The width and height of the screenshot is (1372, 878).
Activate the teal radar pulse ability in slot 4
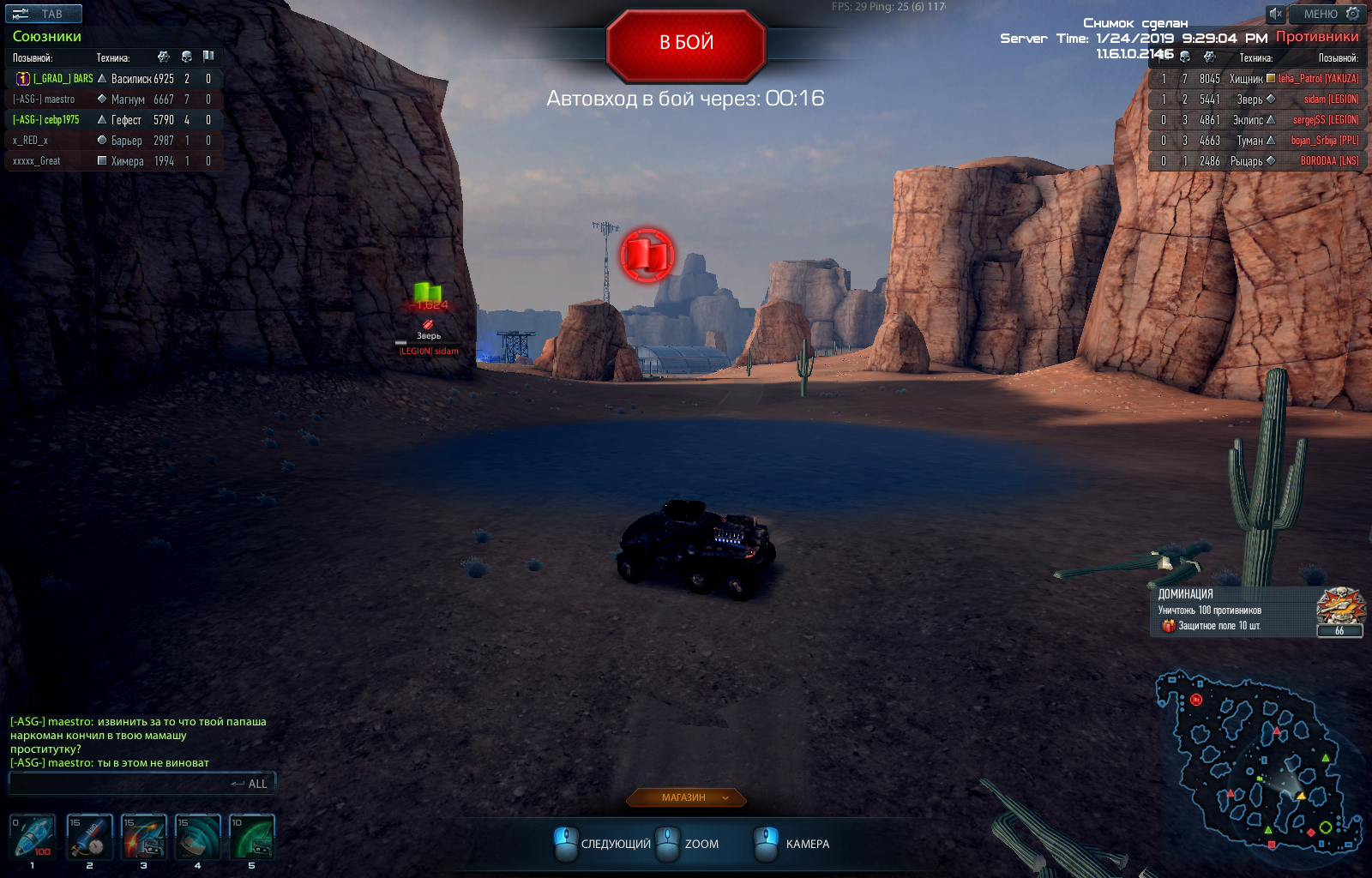197,836
